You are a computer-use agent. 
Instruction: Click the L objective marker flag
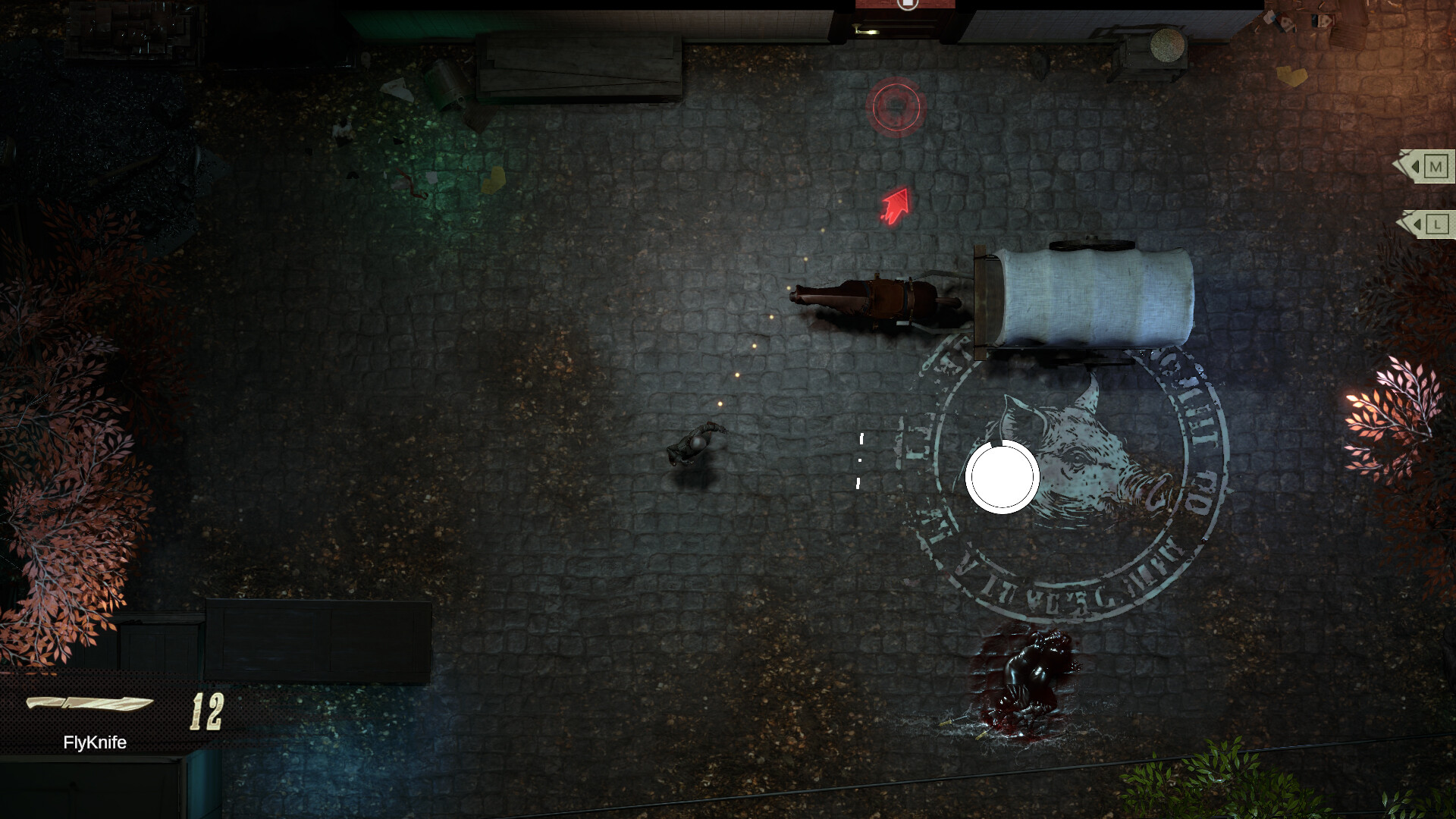[1436, 223]
